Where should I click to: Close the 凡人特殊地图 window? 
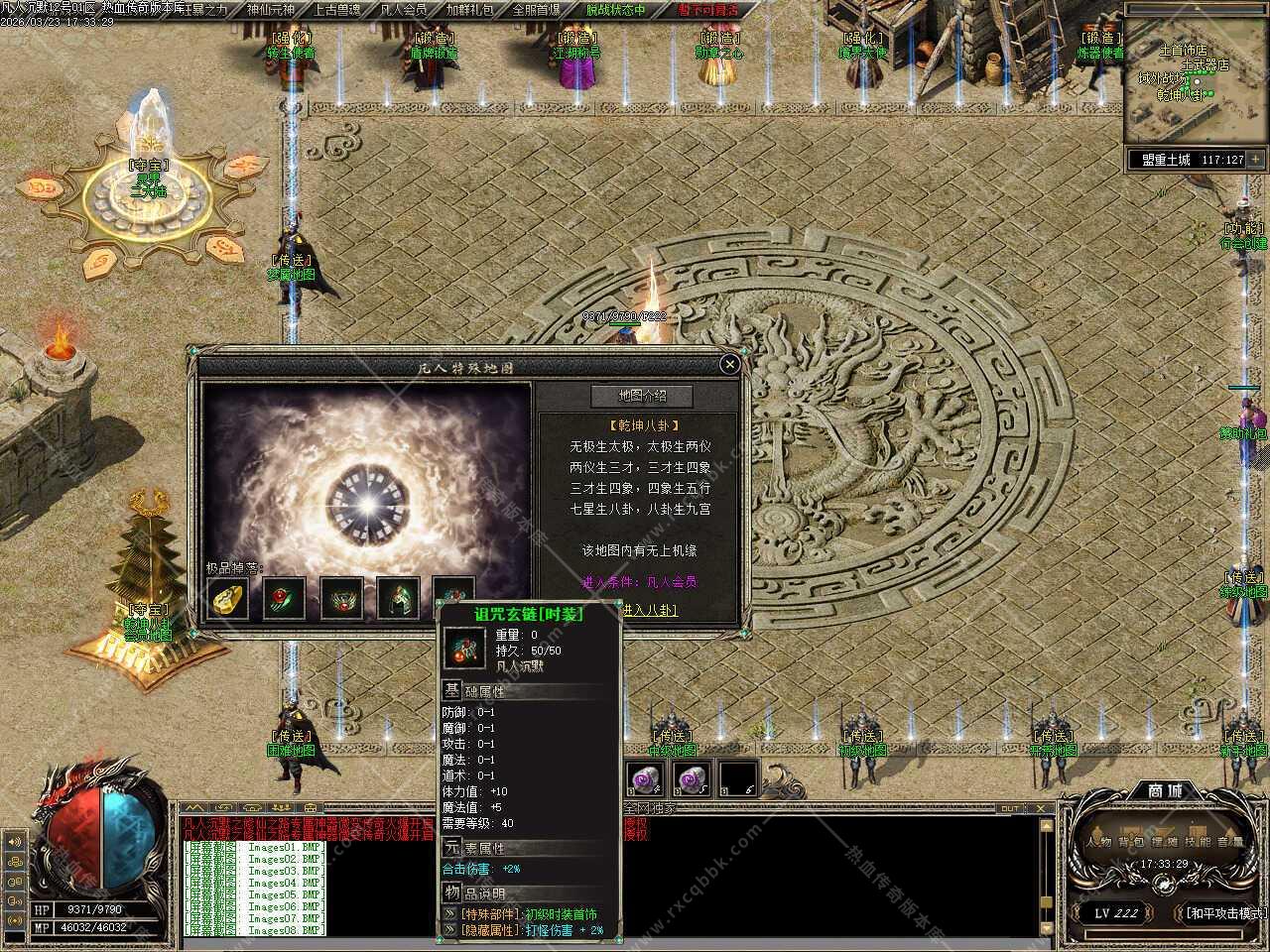click(x=729, y=365)
